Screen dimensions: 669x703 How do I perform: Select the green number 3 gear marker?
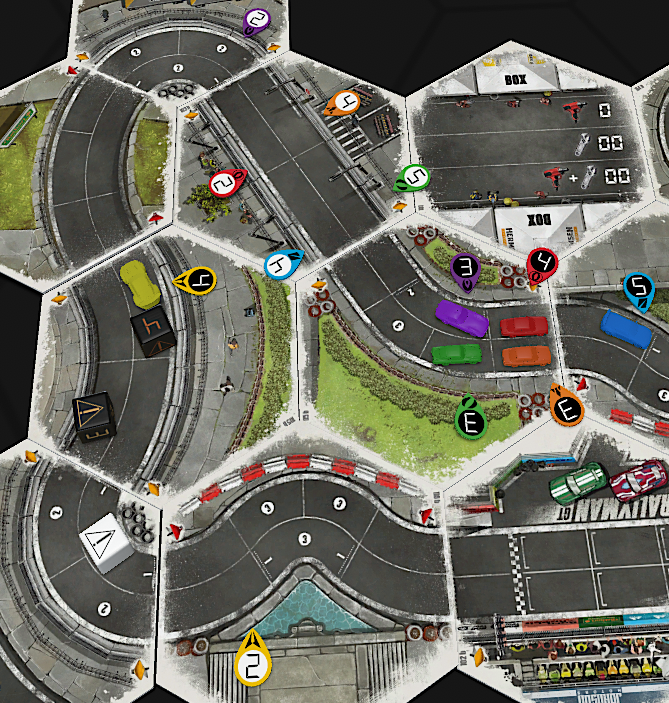(471, 420)
